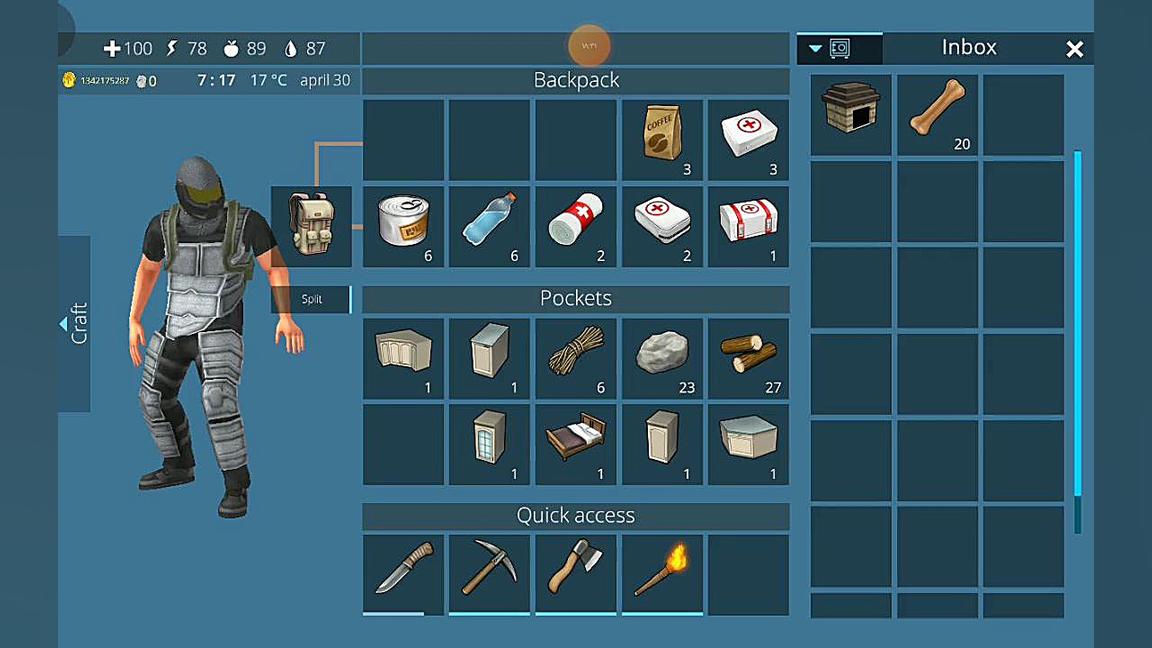
Task: Take the doghouse item from Inbox
Action: pos(850,114)
